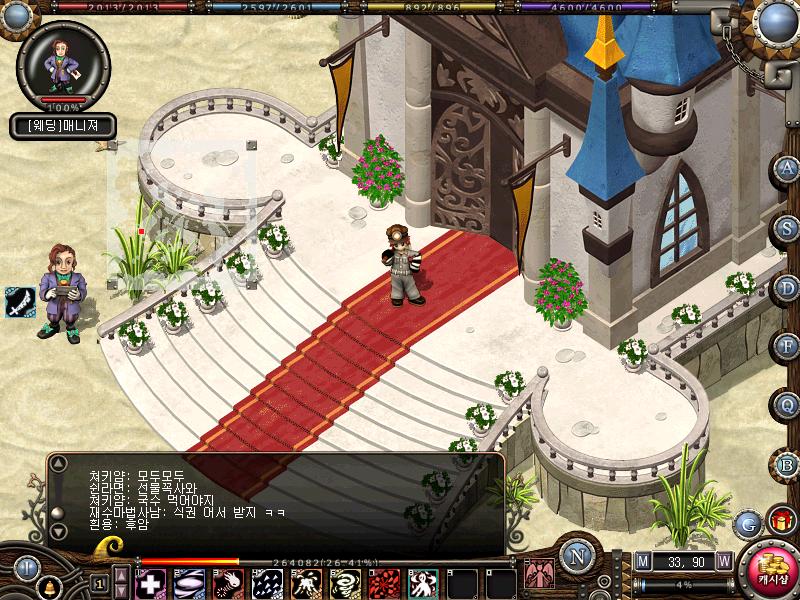
Task: Click the N compass button
Action: click(x=577, y=556)
